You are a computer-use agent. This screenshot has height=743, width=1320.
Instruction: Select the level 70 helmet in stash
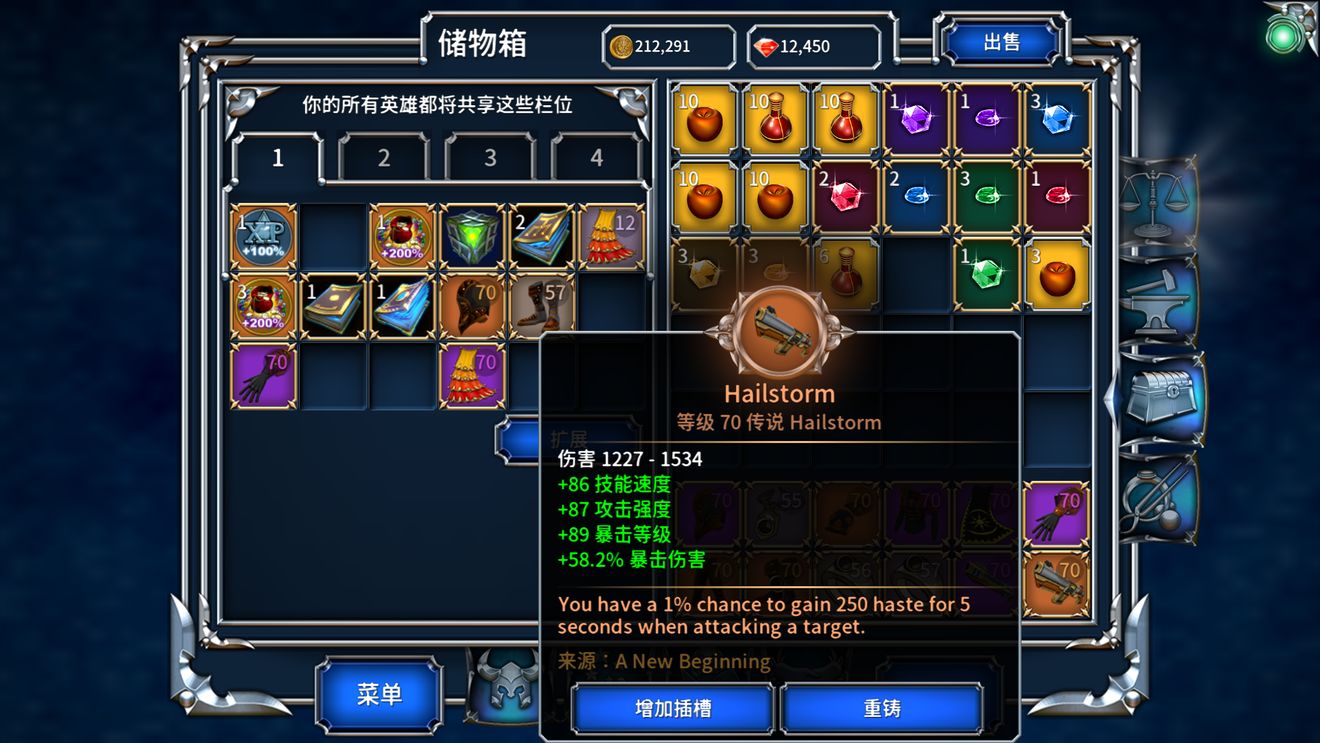(x=473, y=306)
